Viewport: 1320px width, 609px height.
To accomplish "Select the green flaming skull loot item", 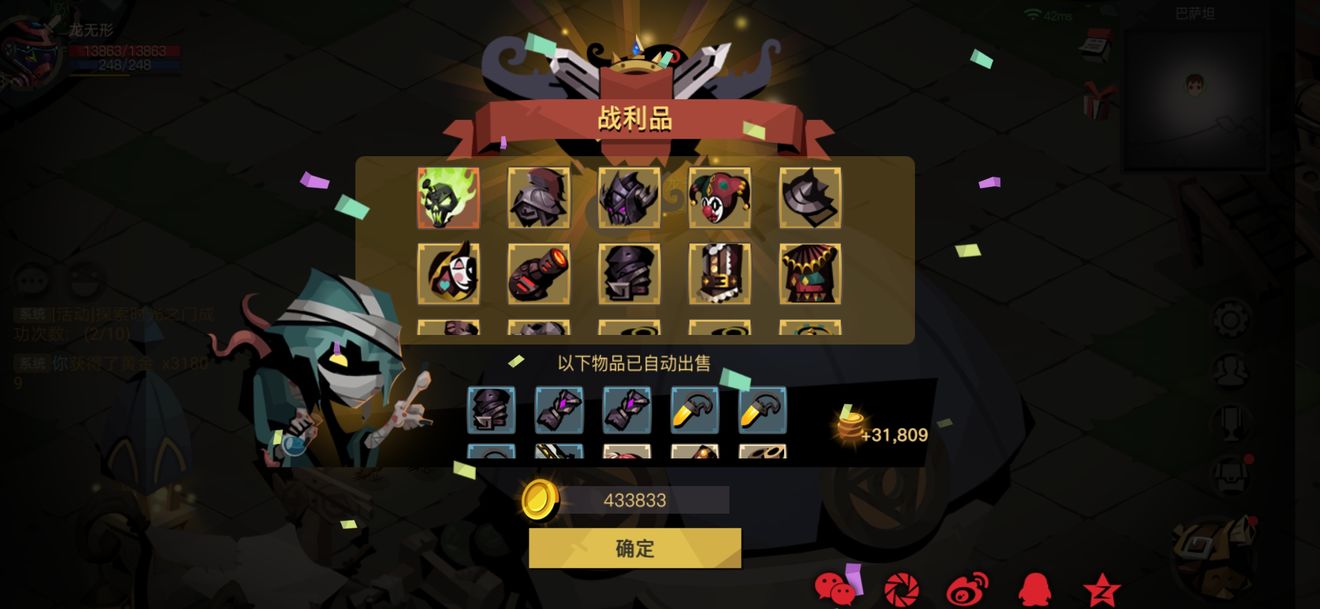I will click(x=448, y=198).
